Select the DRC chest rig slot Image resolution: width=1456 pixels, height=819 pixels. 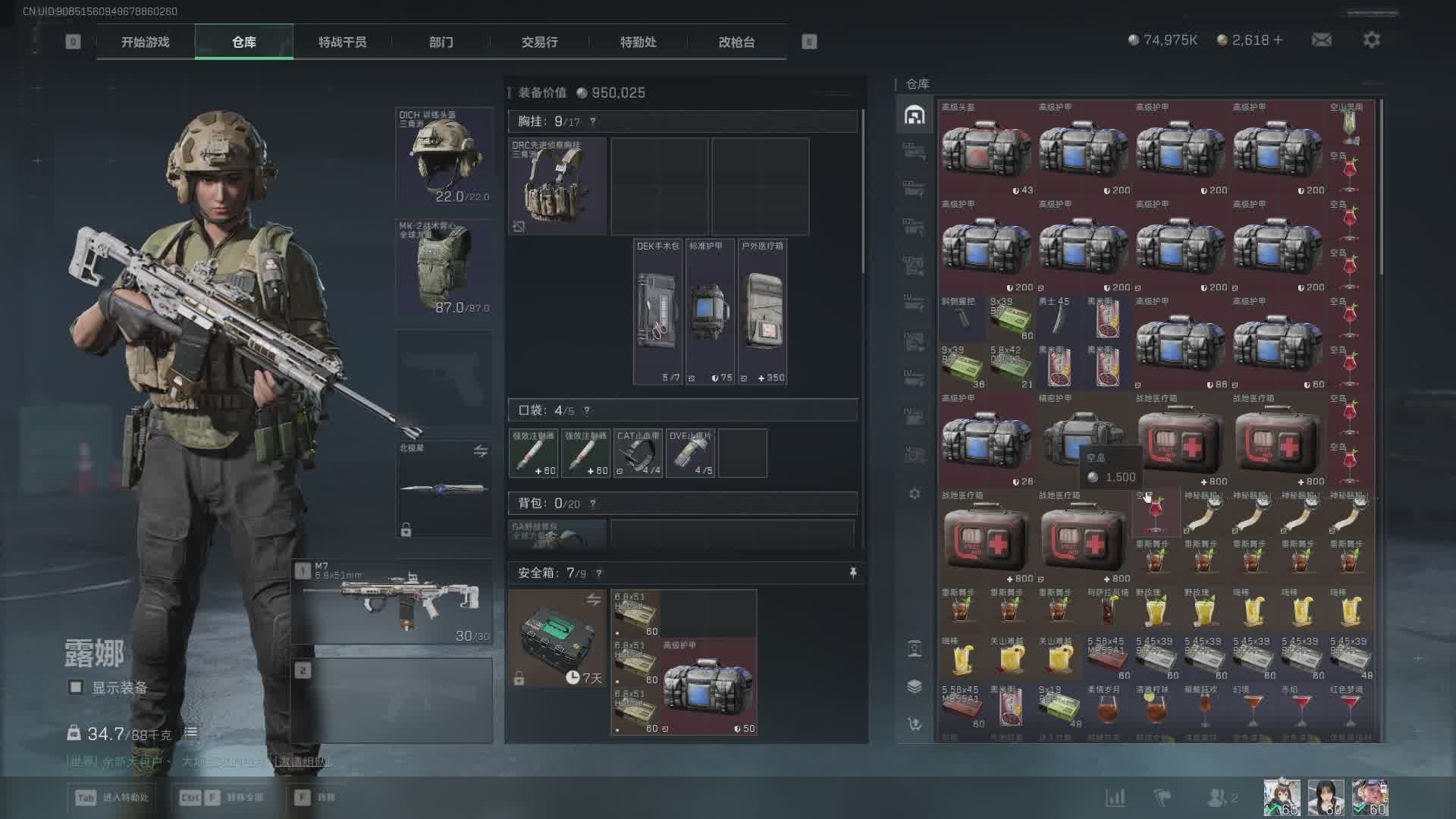coord(557,187)
